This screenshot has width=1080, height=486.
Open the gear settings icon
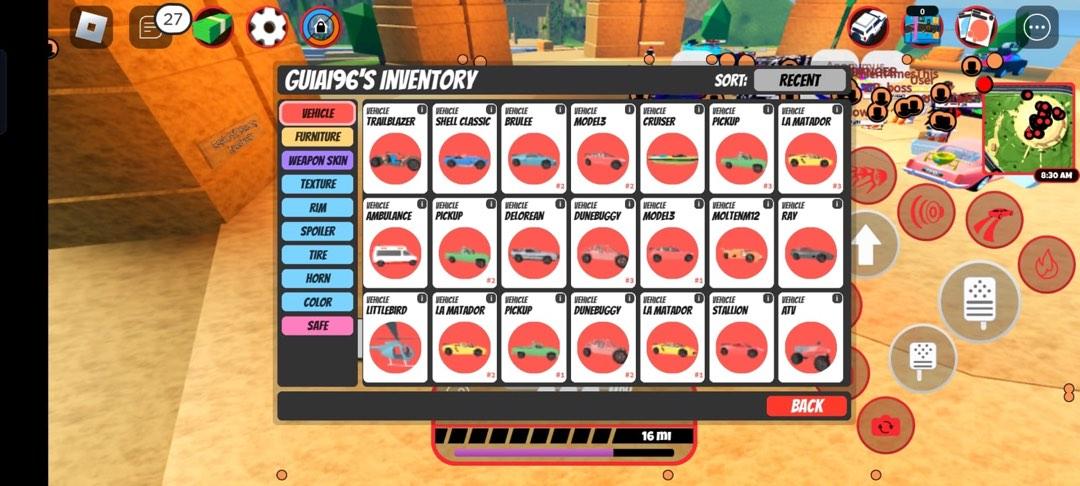[267, 27]
